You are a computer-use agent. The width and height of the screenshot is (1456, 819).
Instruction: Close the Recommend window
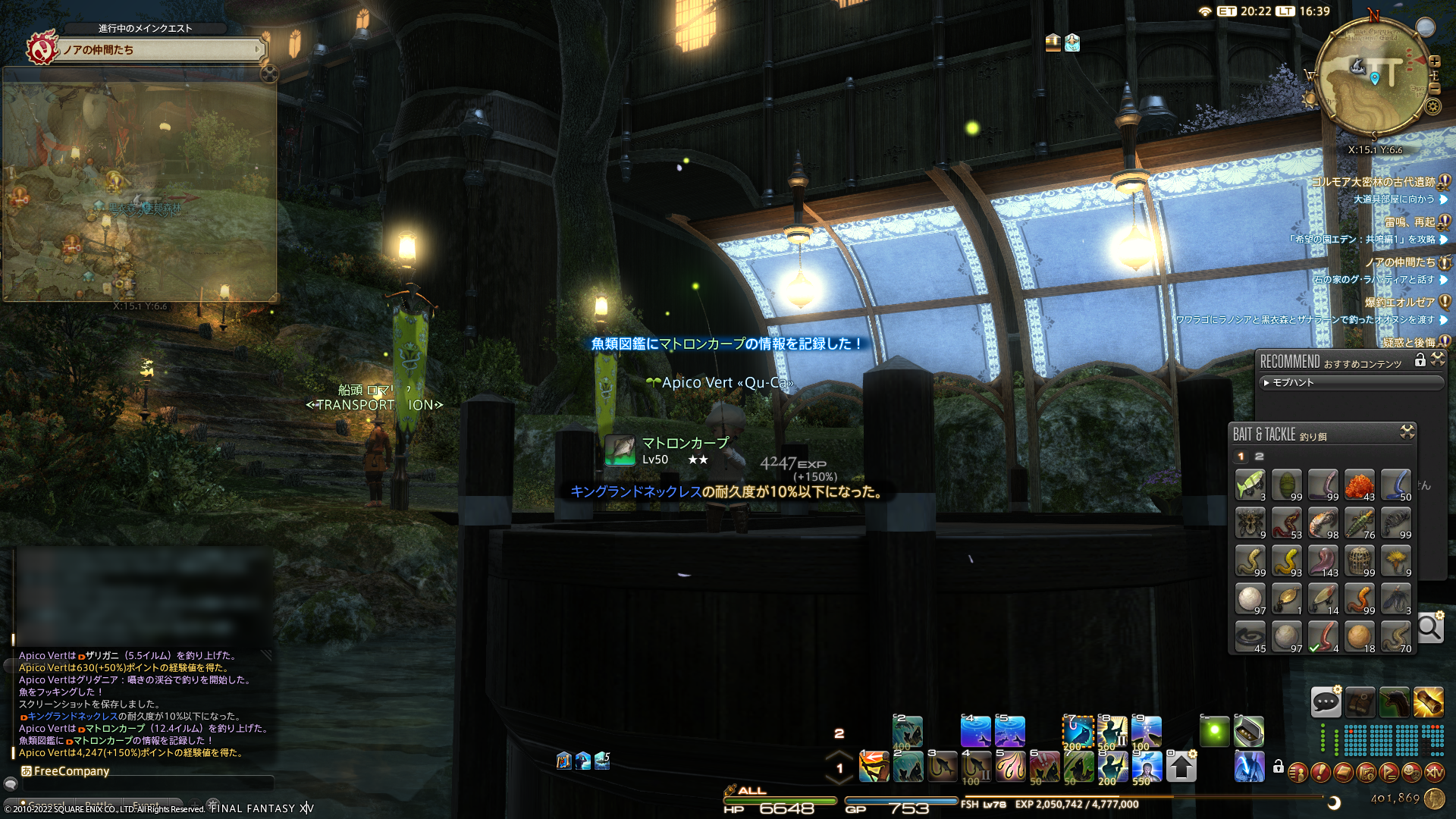click(1438, 360)
